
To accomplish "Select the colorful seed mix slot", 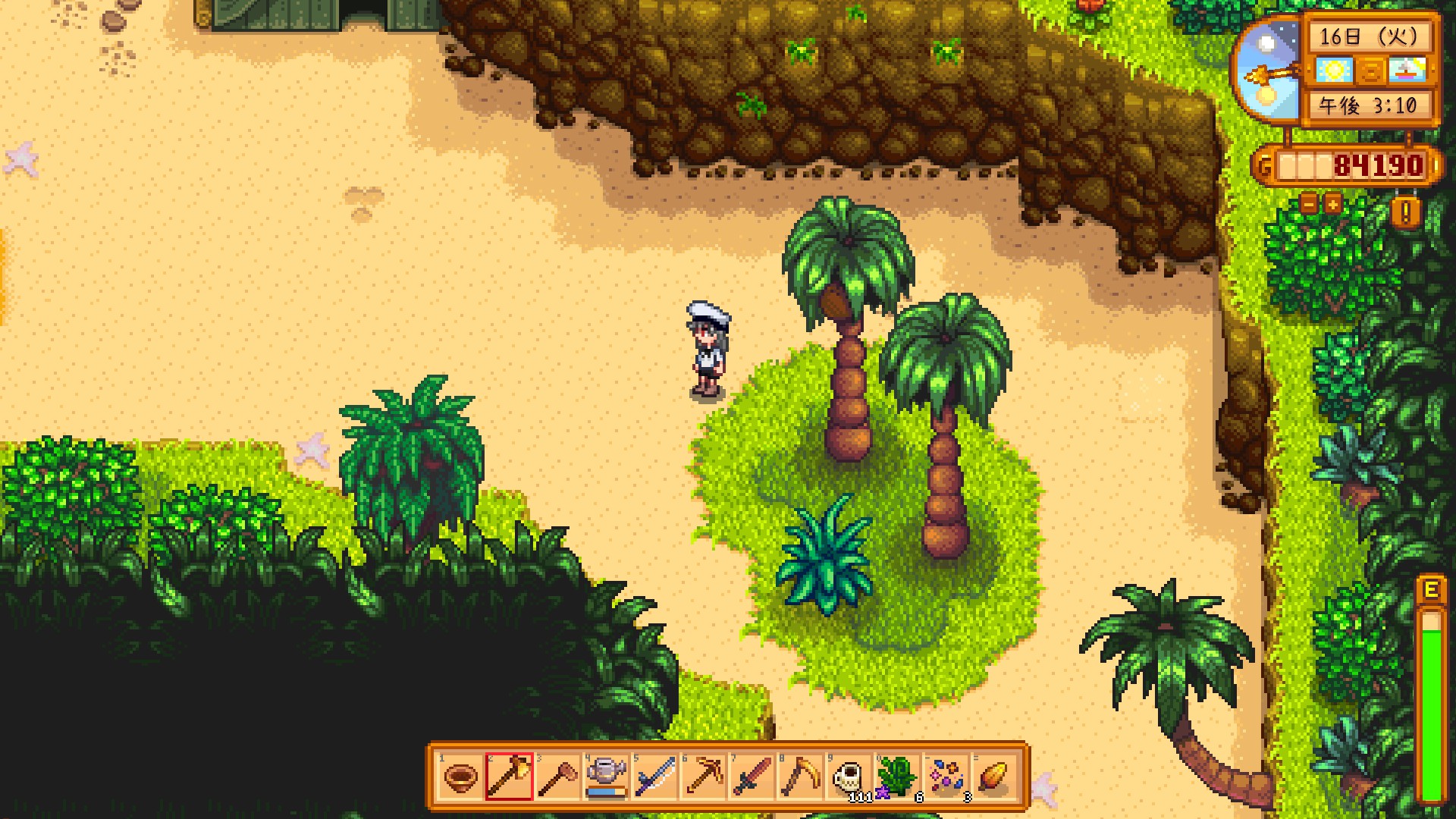I will 946,777.
